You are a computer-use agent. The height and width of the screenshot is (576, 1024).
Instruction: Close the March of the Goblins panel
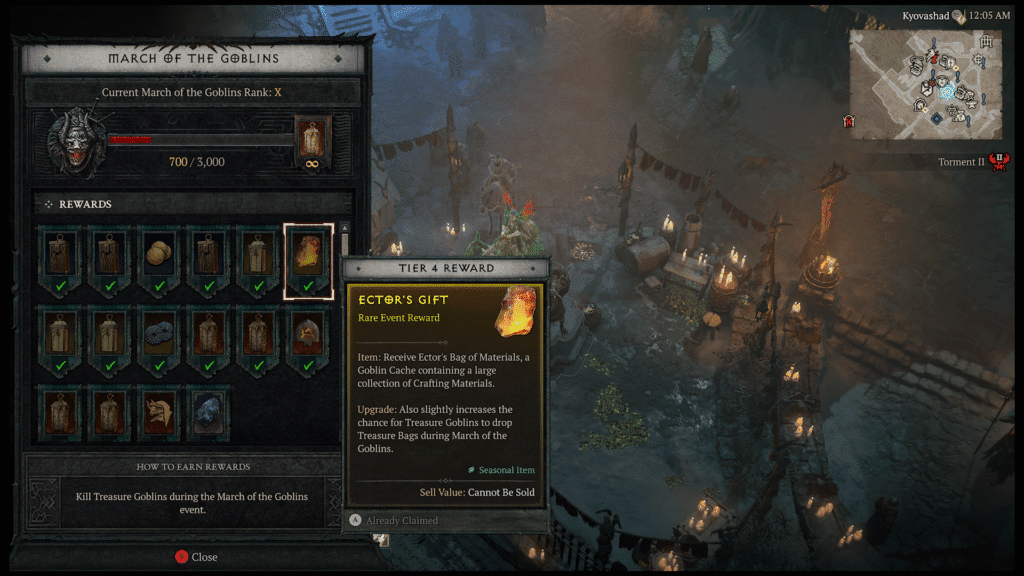[197, 557]
